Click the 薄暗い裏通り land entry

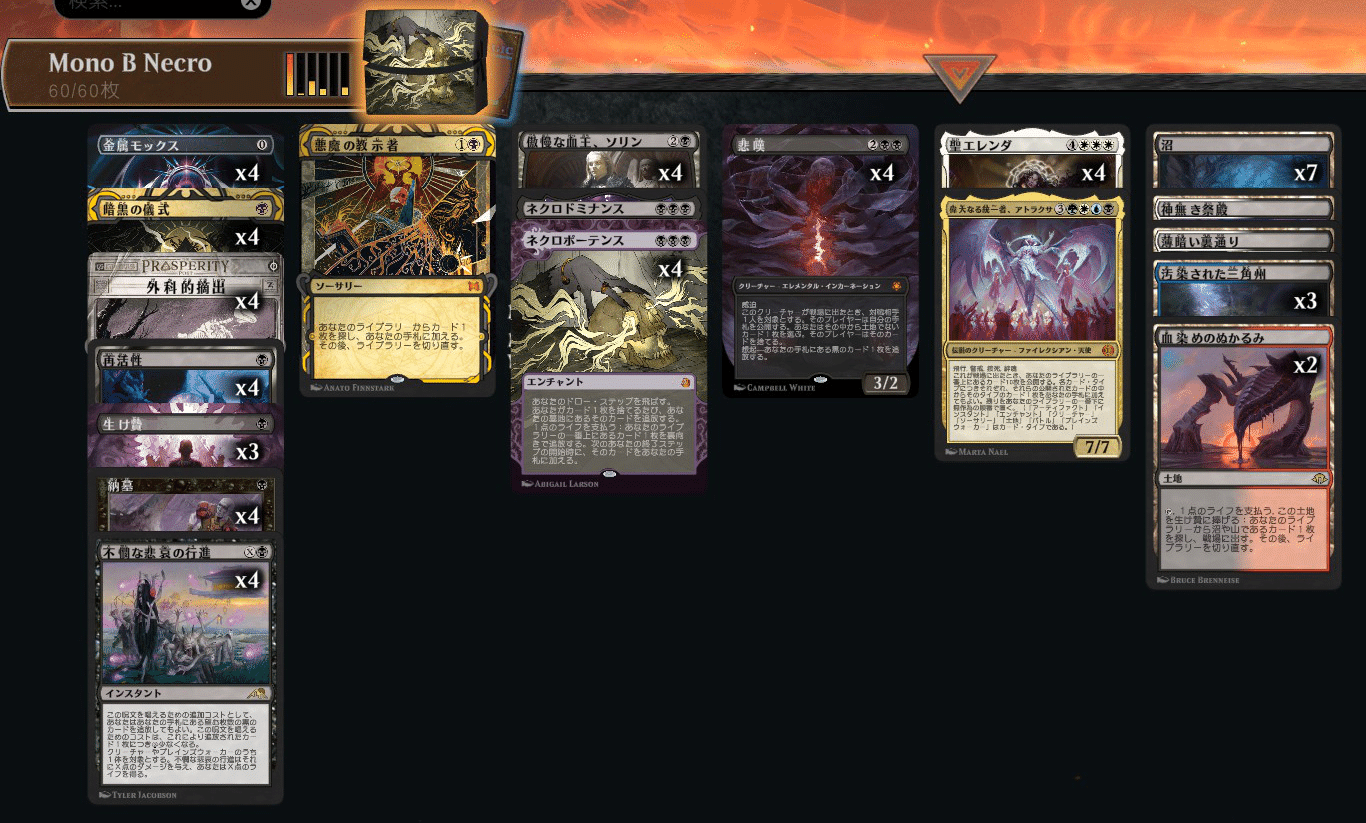[x=1242, y=239]
